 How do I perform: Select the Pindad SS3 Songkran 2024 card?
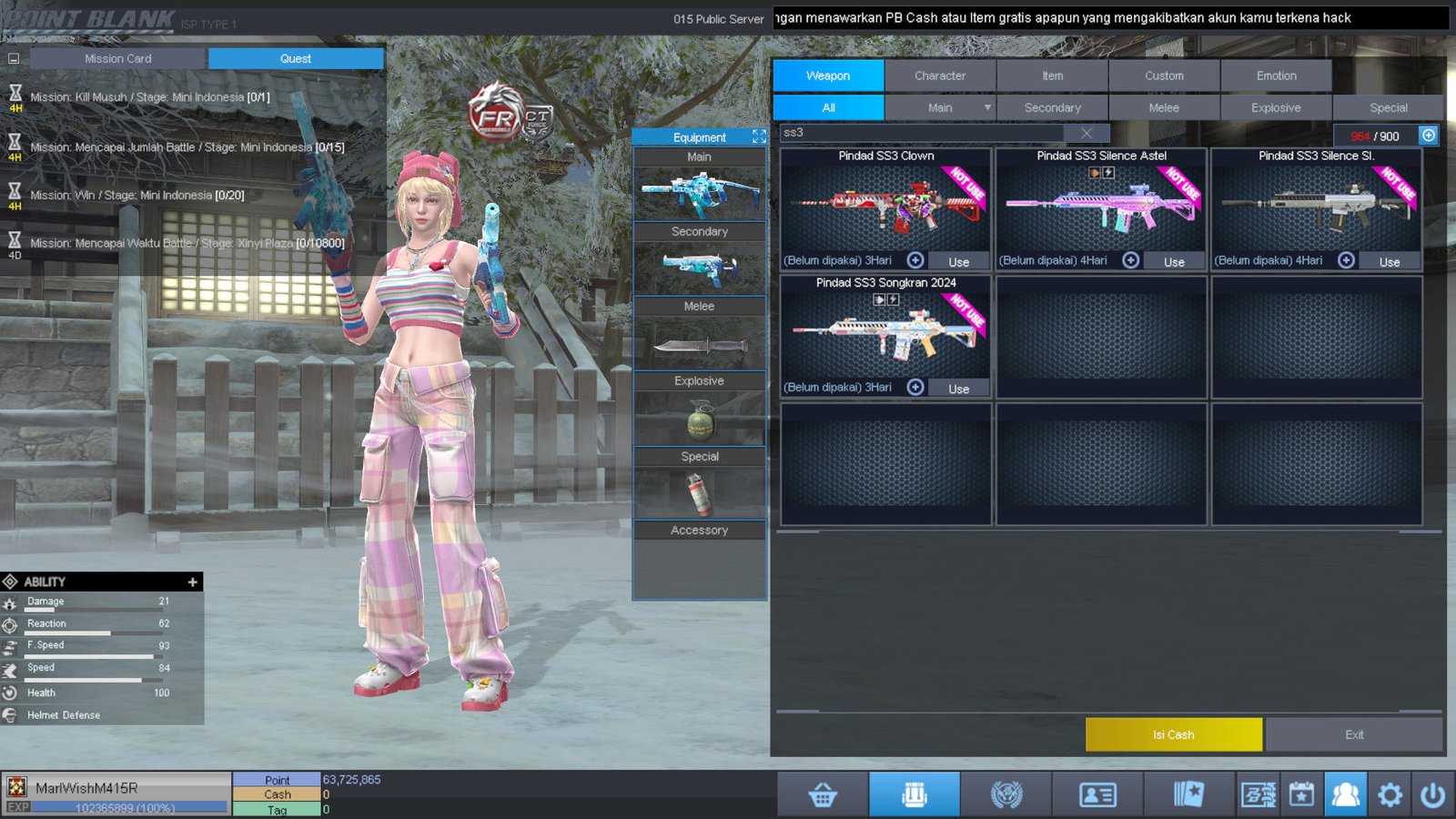tap(885, 332)
